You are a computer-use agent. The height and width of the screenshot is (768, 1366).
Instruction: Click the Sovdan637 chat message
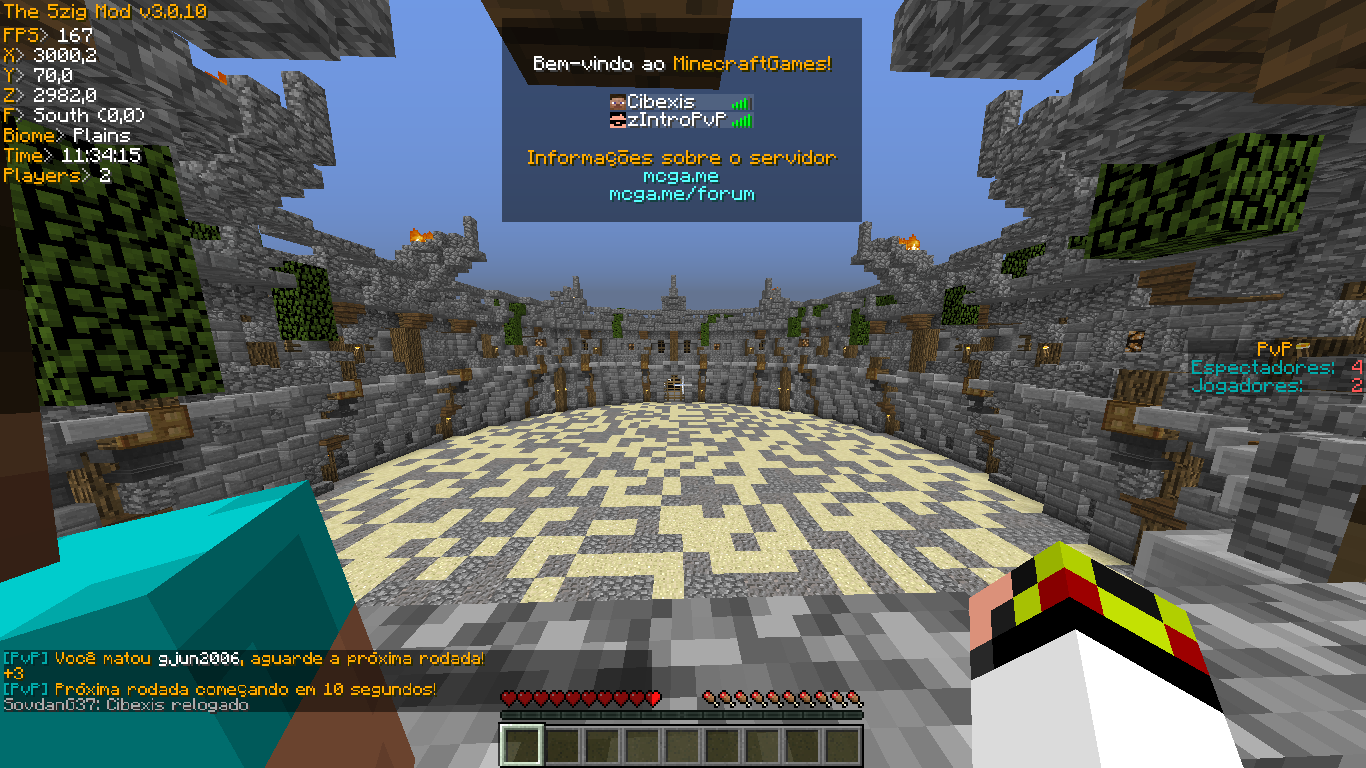tap(126, 705)
